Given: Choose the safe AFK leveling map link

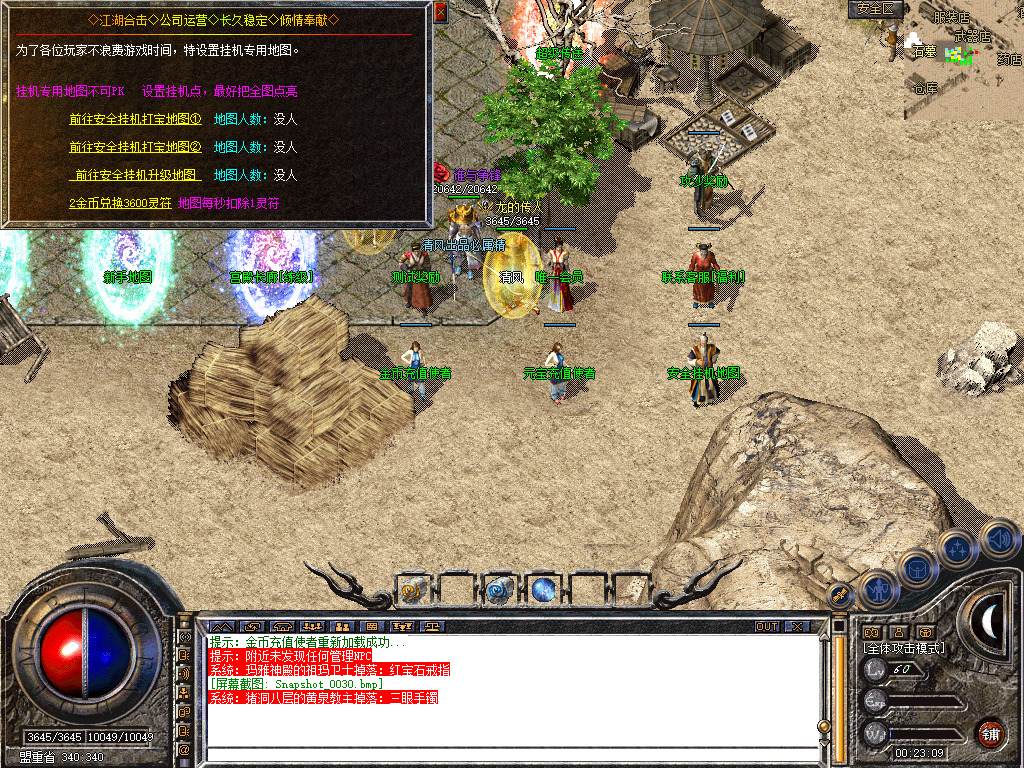Looking at the screenshot, I should coord(135,175).
